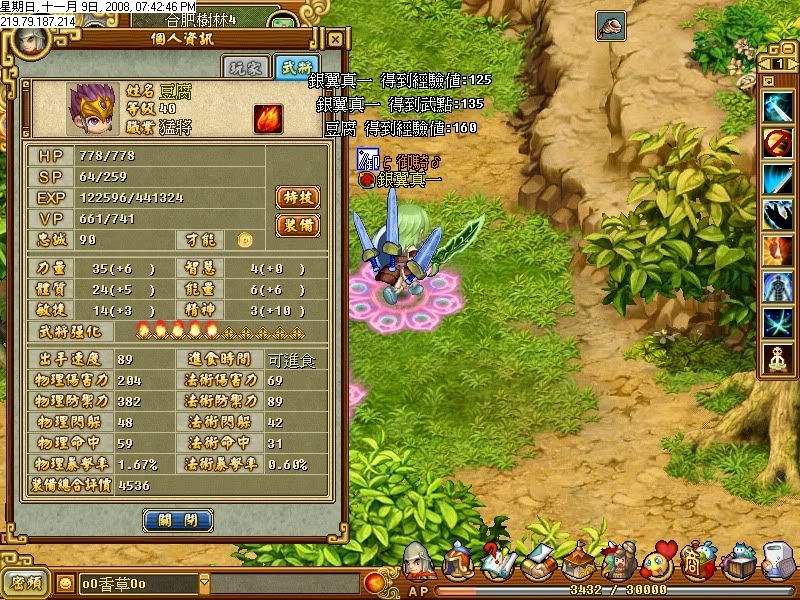Select the 武將 tab
800x600 pixels.
(295, 67)
